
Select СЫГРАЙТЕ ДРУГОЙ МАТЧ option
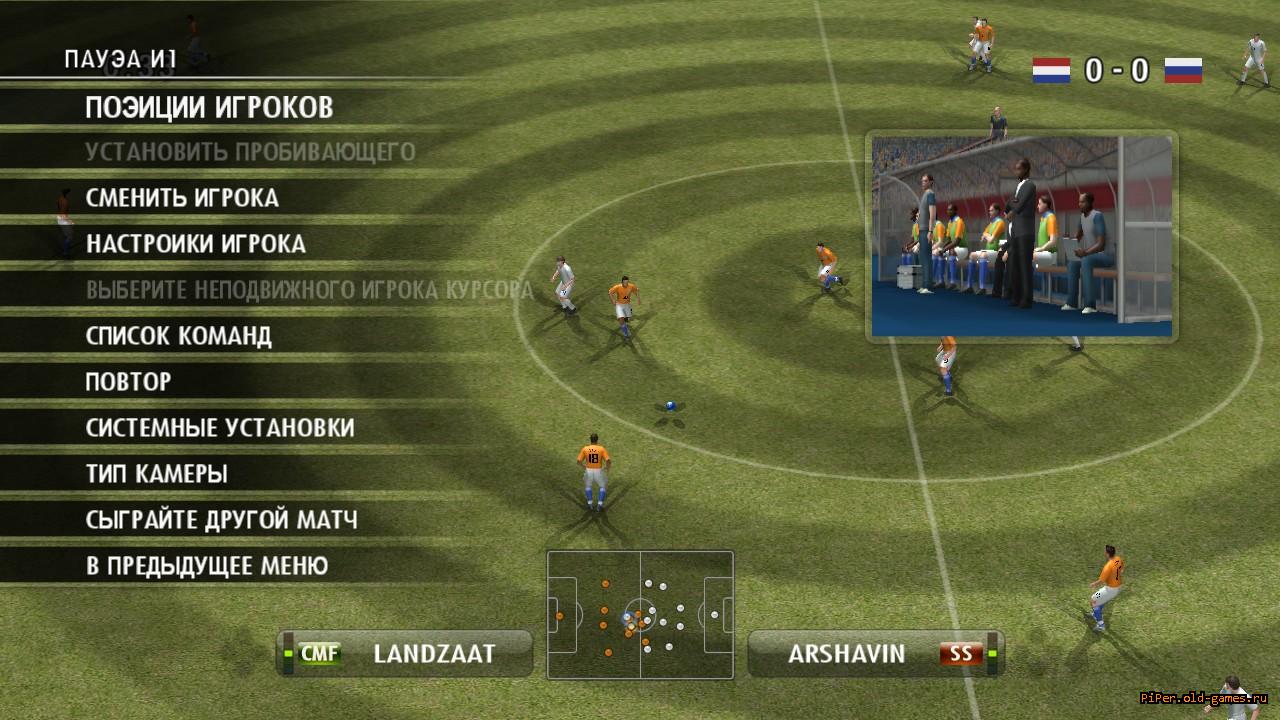click(222, 520)
